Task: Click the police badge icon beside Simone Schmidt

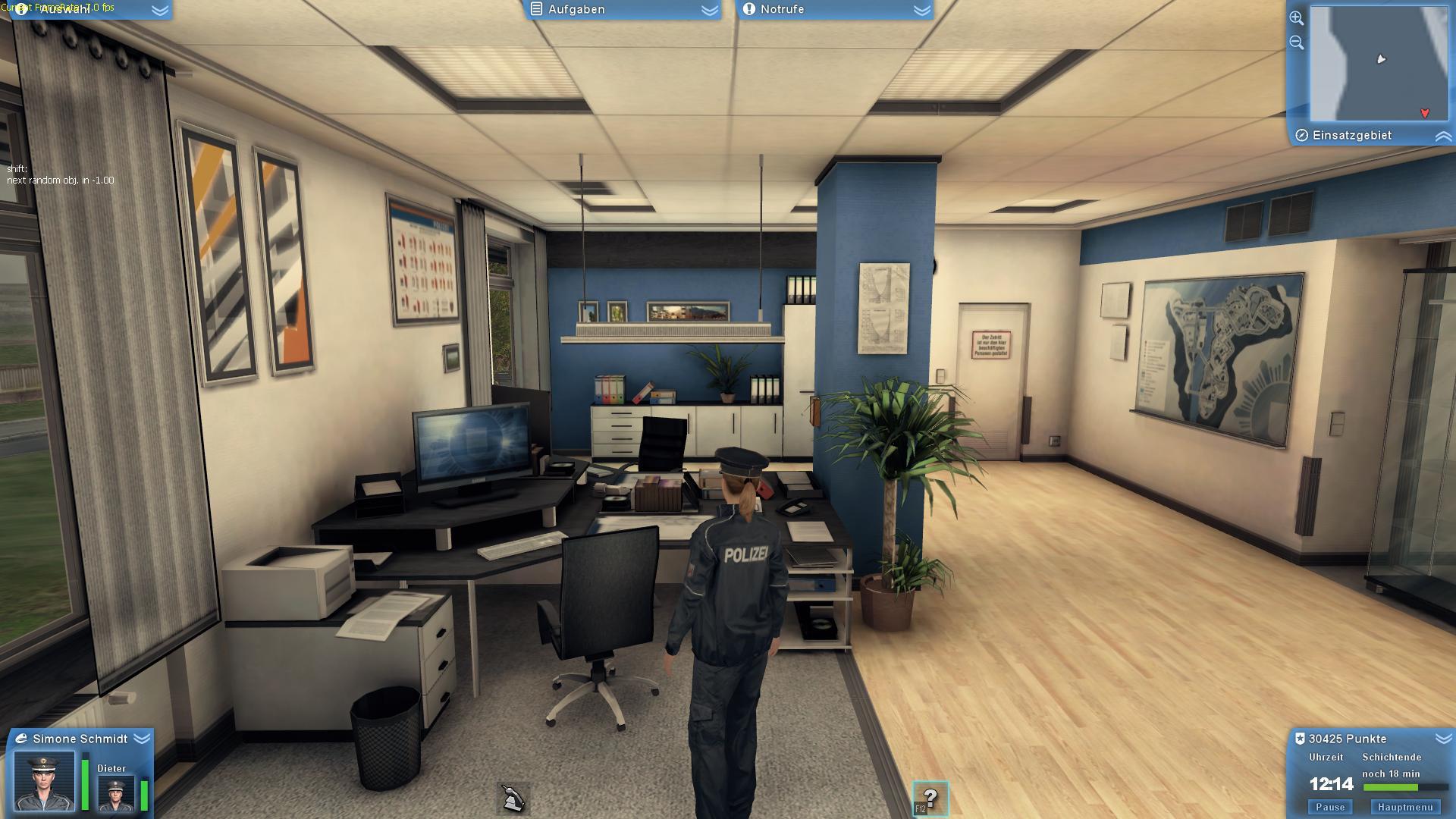Action: coord(20,738)
